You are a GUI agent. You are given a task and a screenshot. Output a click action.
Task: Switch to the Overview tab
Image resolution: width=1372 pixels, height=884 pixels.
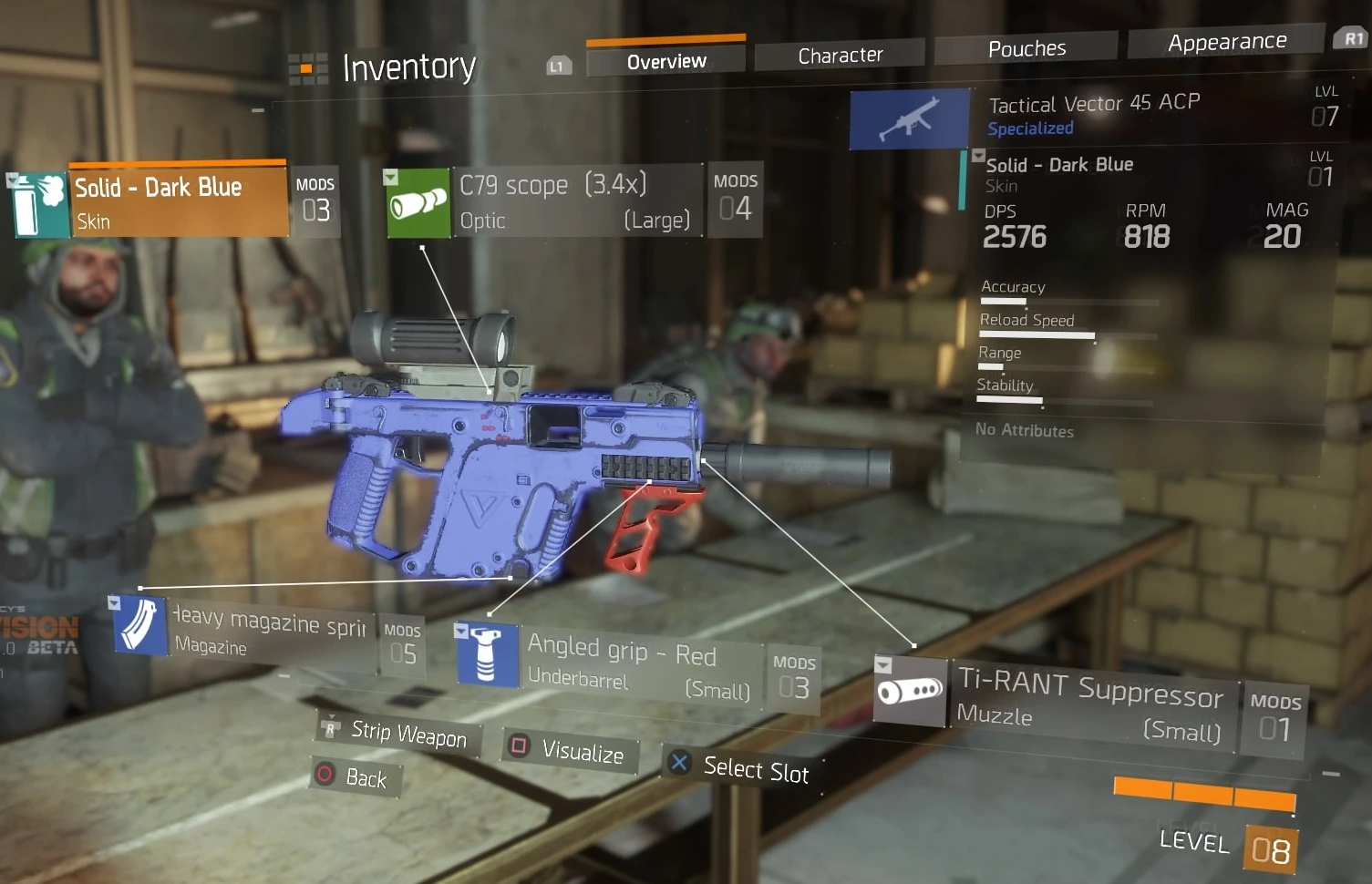[666, 61]
